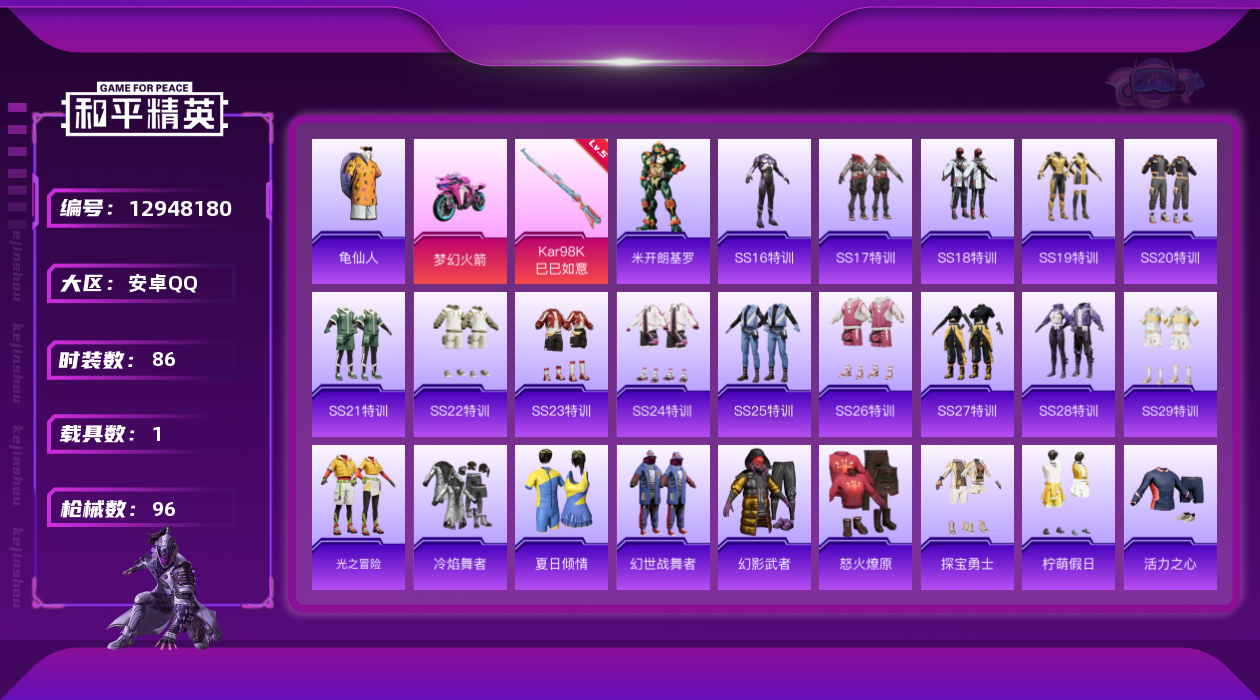
Task: Select the 冷焰舞者 outfit card
Action: [x=460, y=517]
